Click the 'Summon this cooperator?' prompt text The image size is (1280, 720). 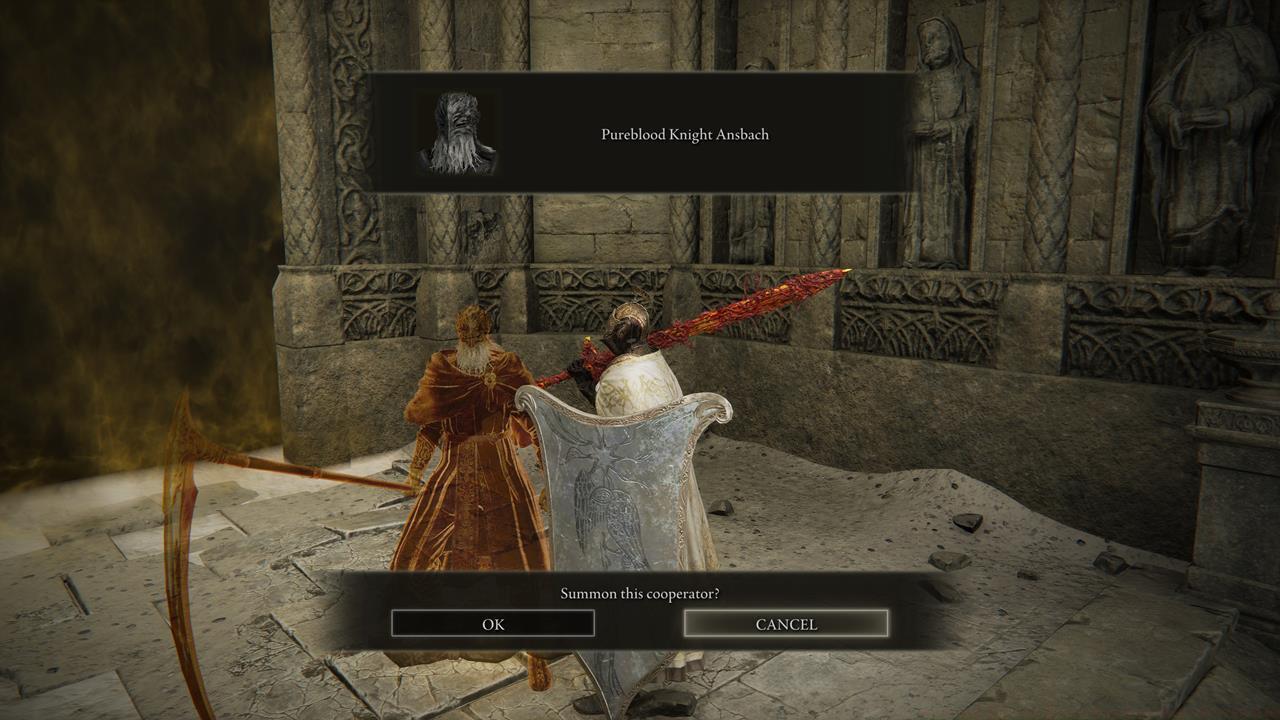click(640, 592)
